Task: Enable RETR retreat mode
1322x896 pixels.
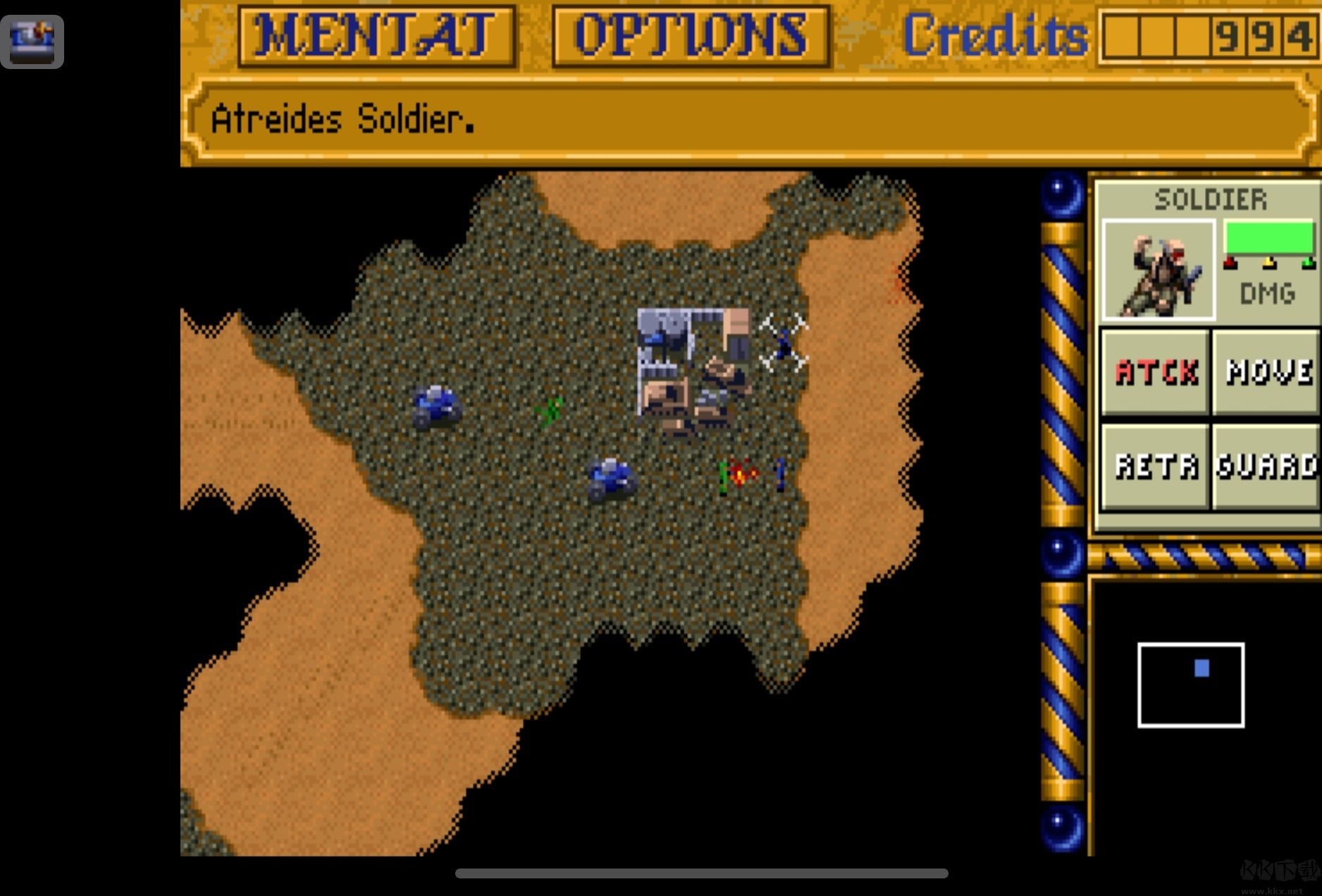Action: [1156, 466]
